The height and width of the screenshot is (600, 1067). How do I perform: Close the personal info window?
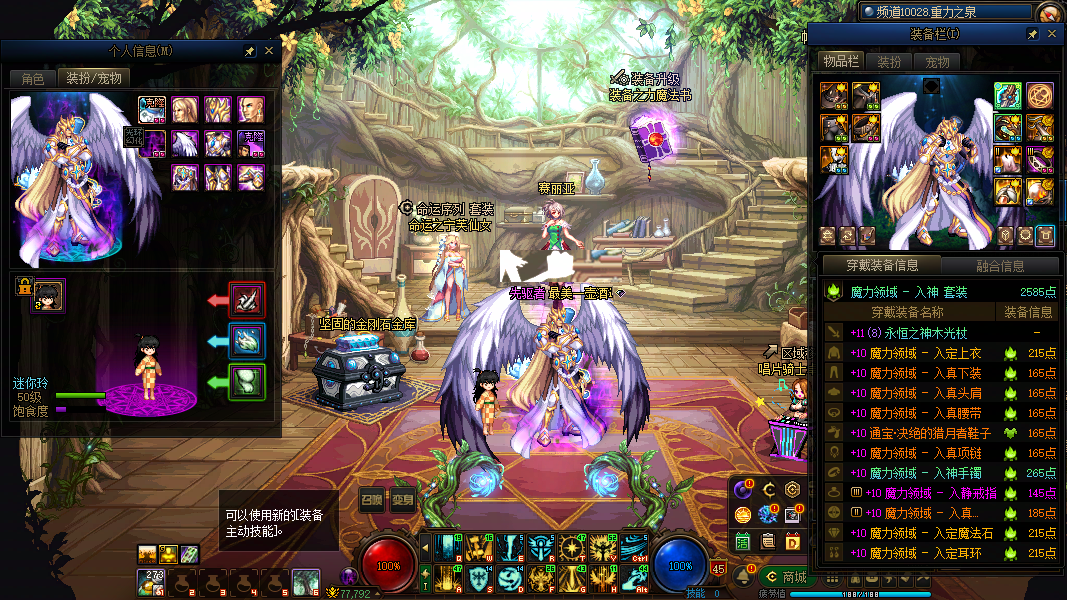(x=268, y=50)
